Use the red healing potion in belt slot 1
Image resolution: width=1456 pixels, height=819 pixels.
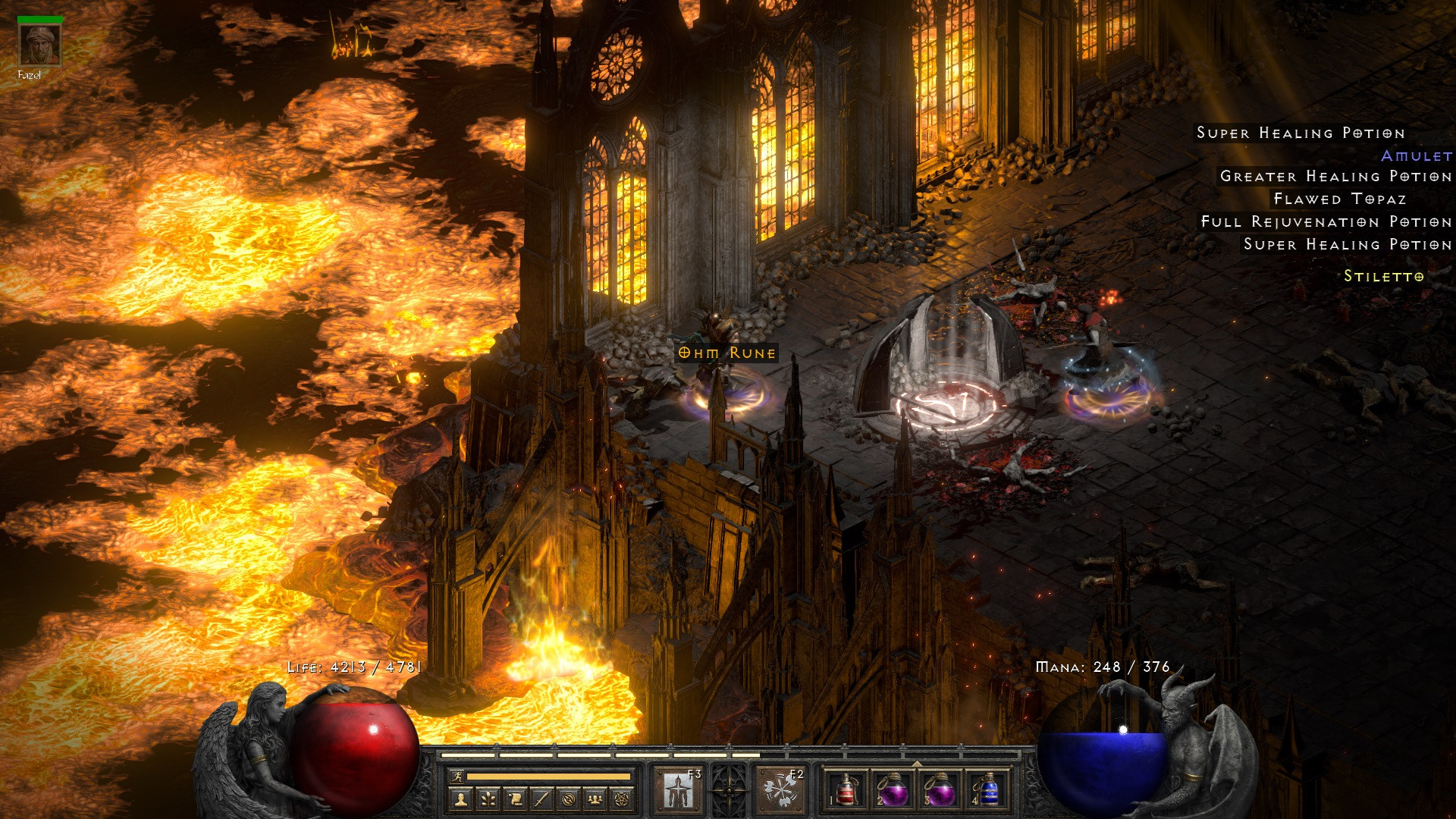[x=847, y=789]
